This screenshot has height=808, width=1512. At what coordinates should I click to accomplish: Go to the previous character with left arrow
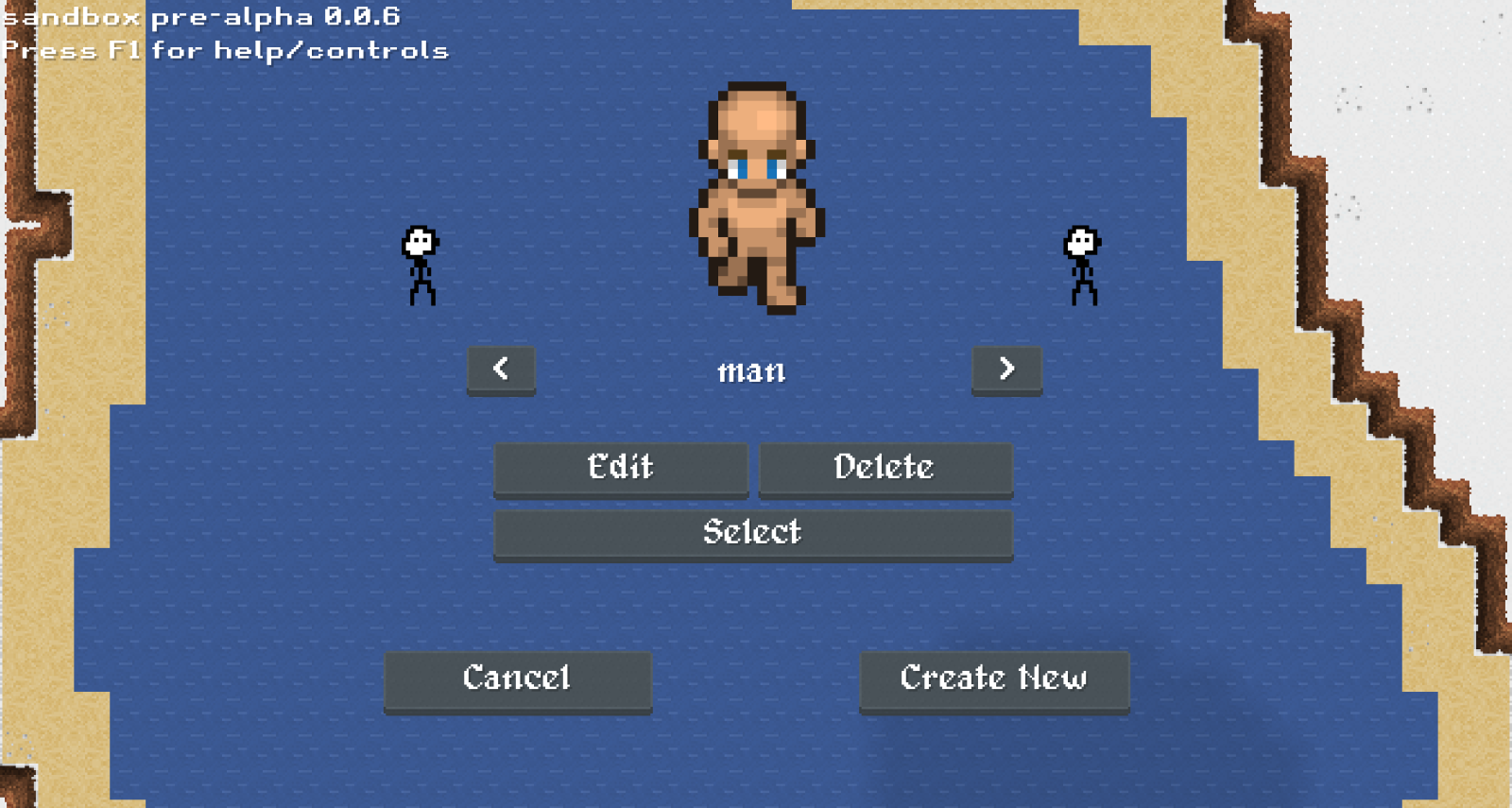pyautogui.click(x=501, y=369)
